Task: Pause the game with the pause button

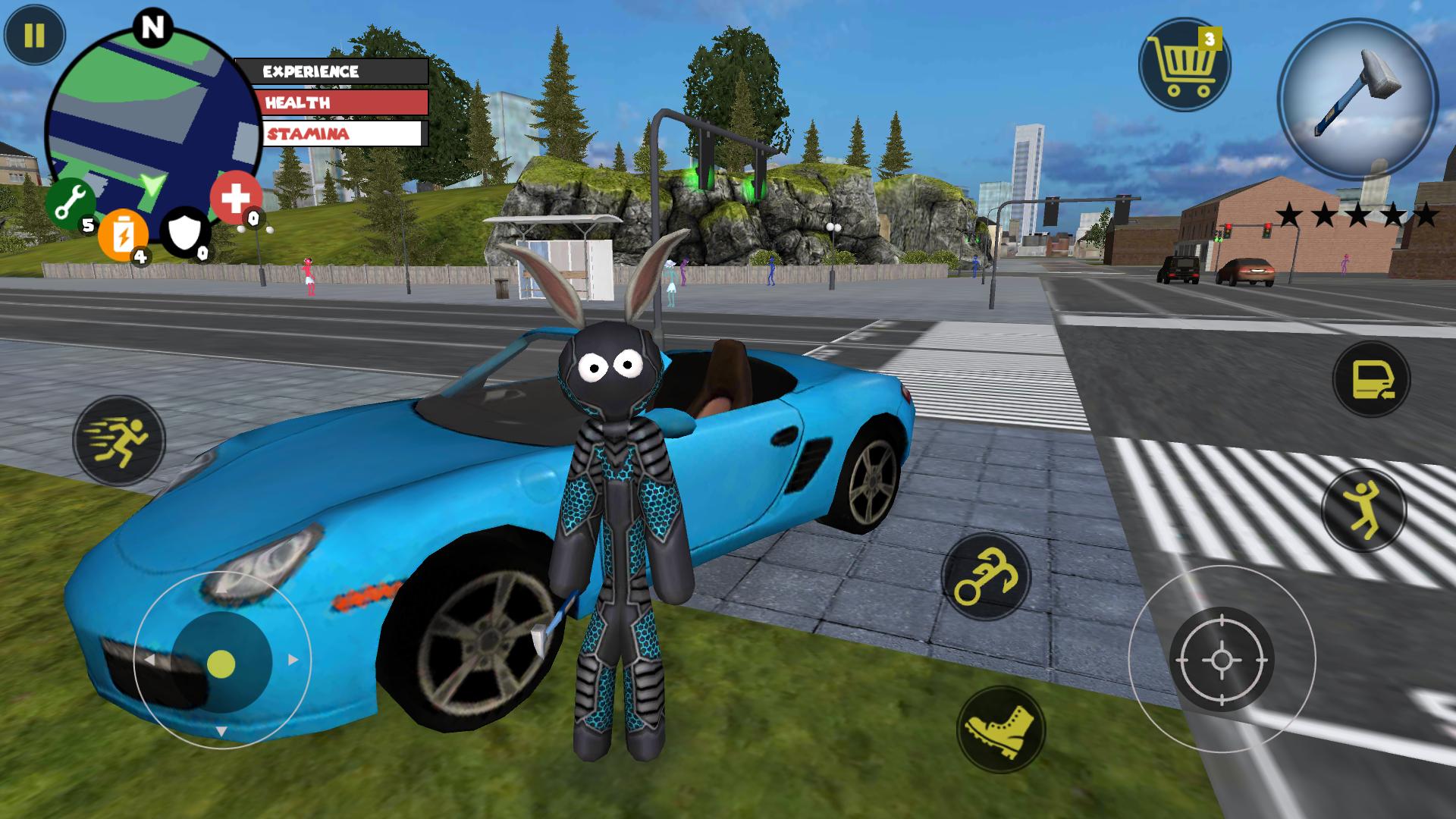Action: click(34, 36)
